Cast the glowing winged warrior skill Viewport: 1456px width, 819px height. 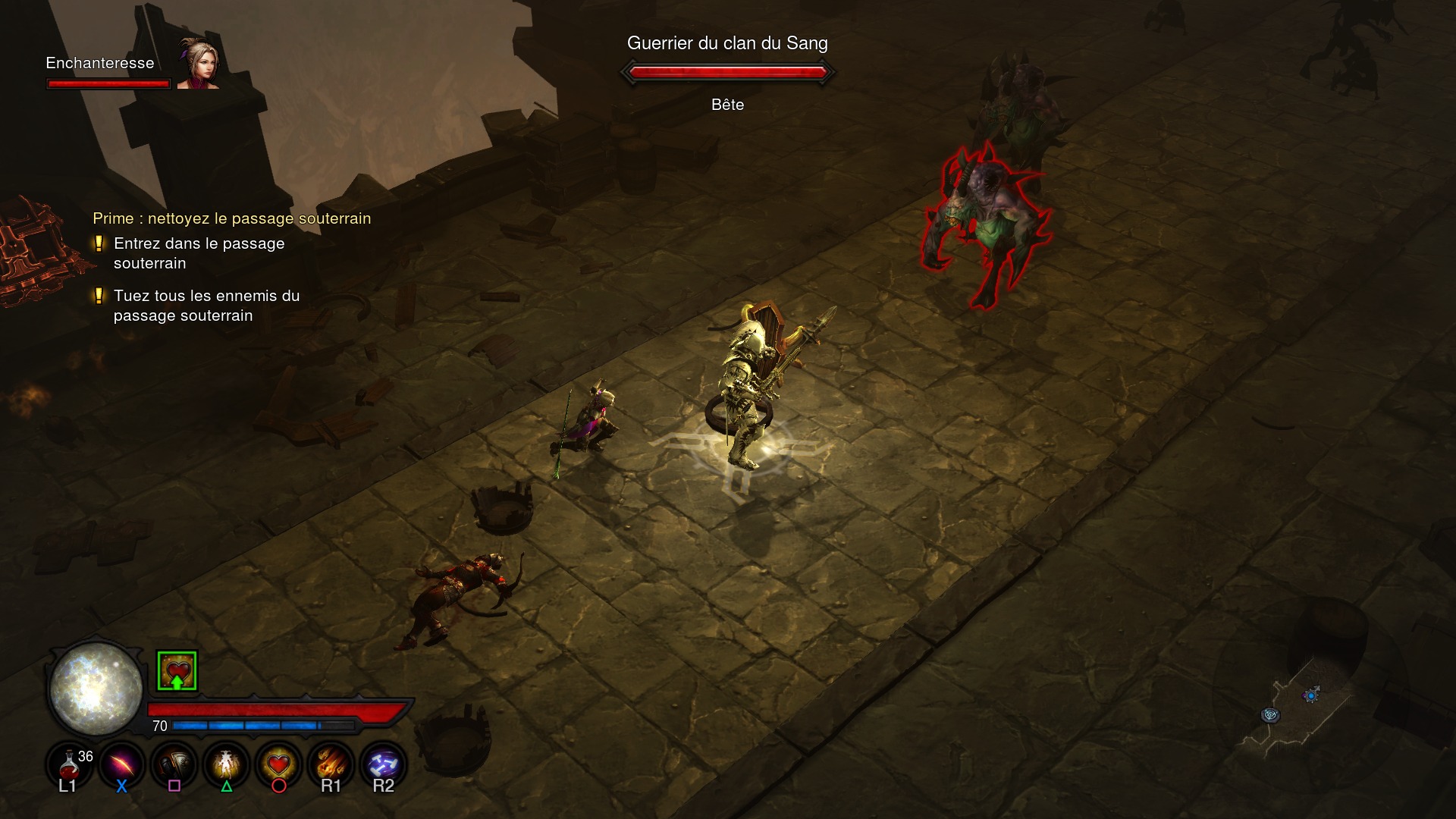[x=226, y=762]
